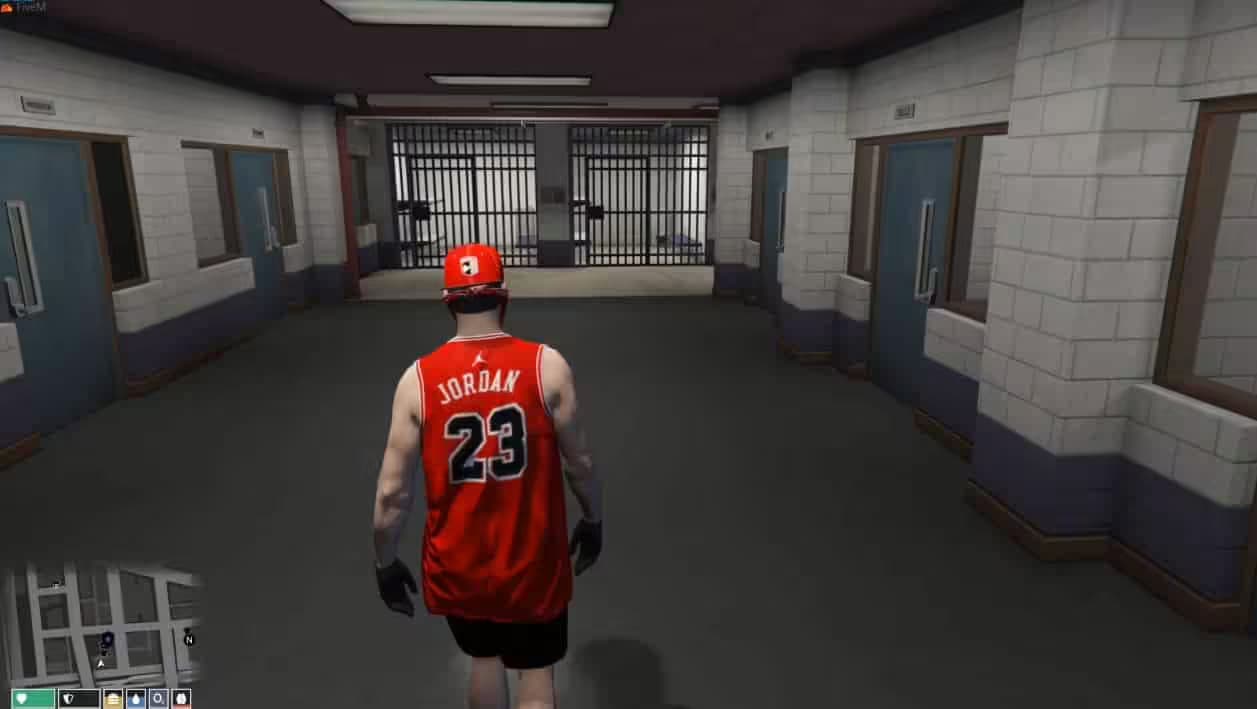Select the north compass marker on minimap
The width and height of the screenshot is (1257, 709).
[189, 639]
